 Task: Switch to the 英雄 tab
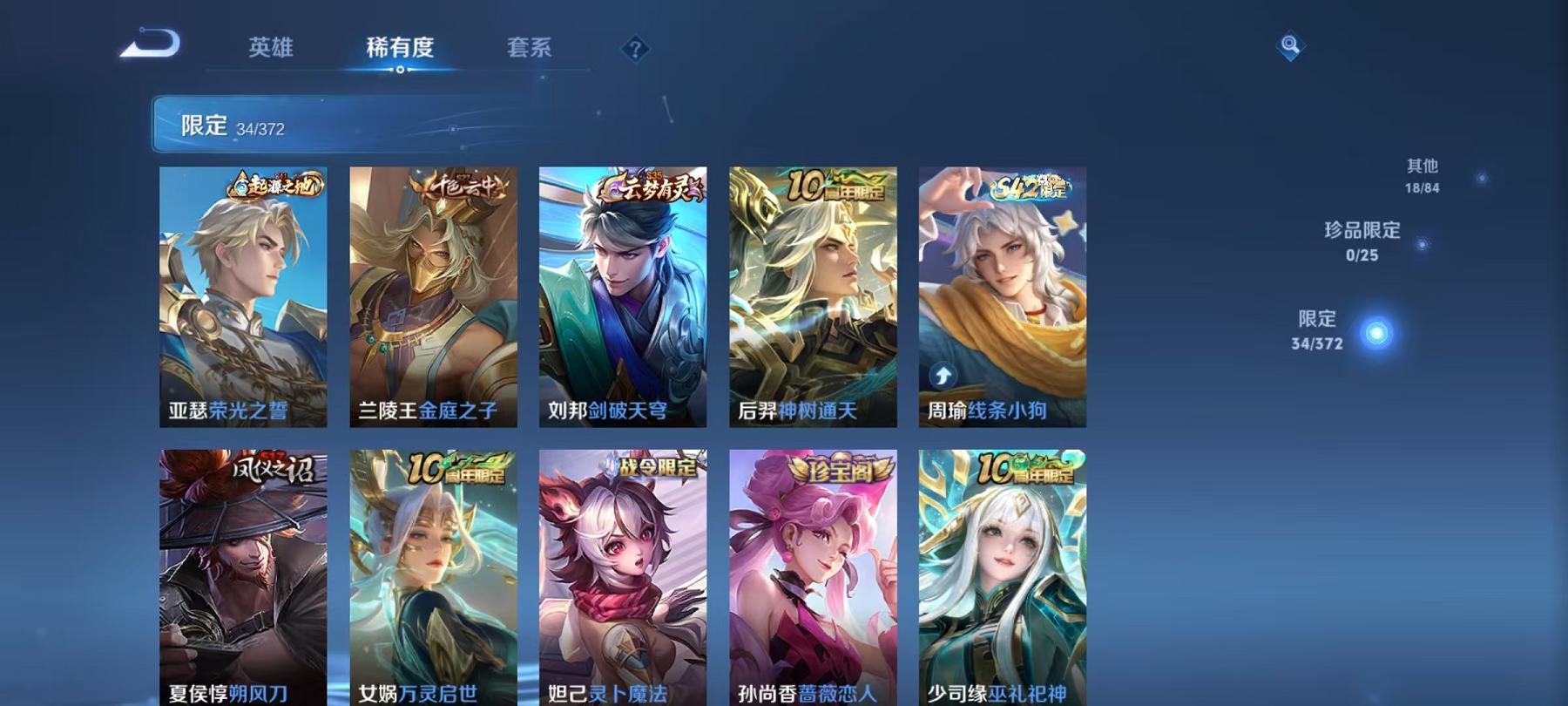(x=270, y=50)
